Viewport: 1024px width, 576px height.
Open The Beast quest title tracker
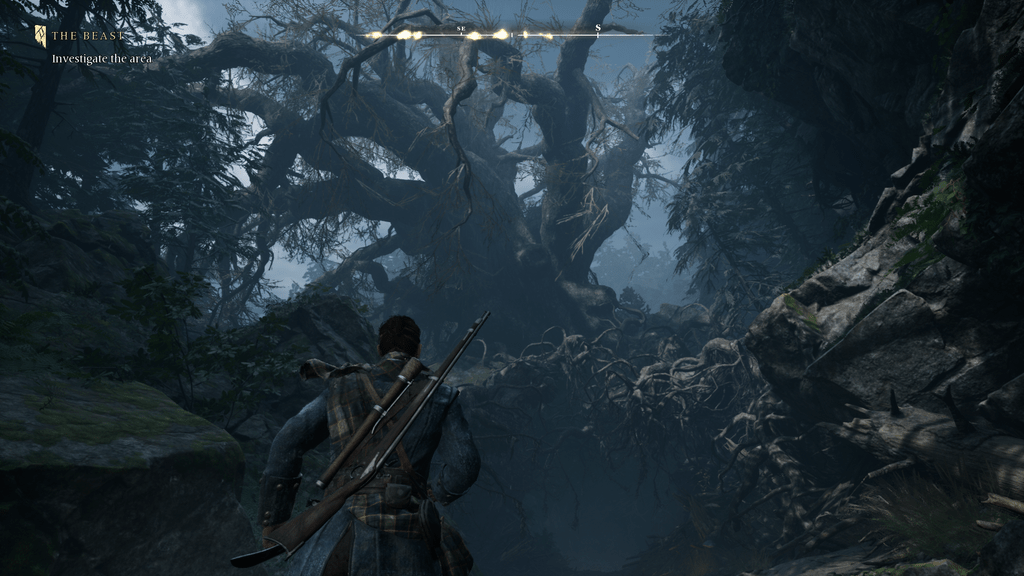[x=89, y=36]
